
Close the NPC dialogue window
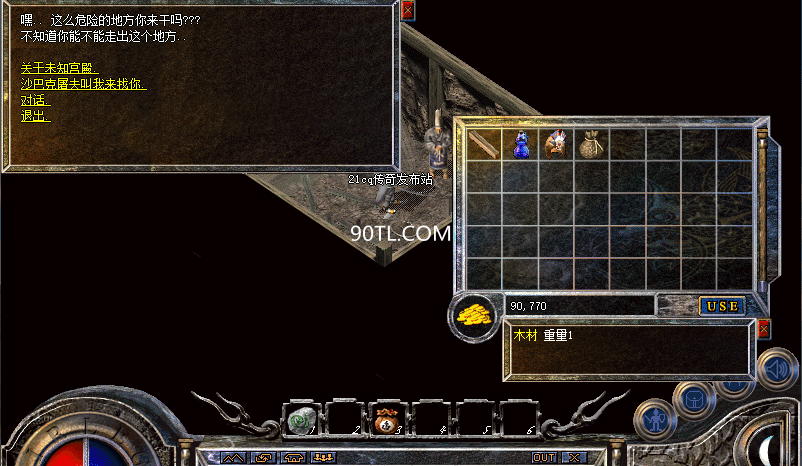pyautogui.click(x=408, y=11)
